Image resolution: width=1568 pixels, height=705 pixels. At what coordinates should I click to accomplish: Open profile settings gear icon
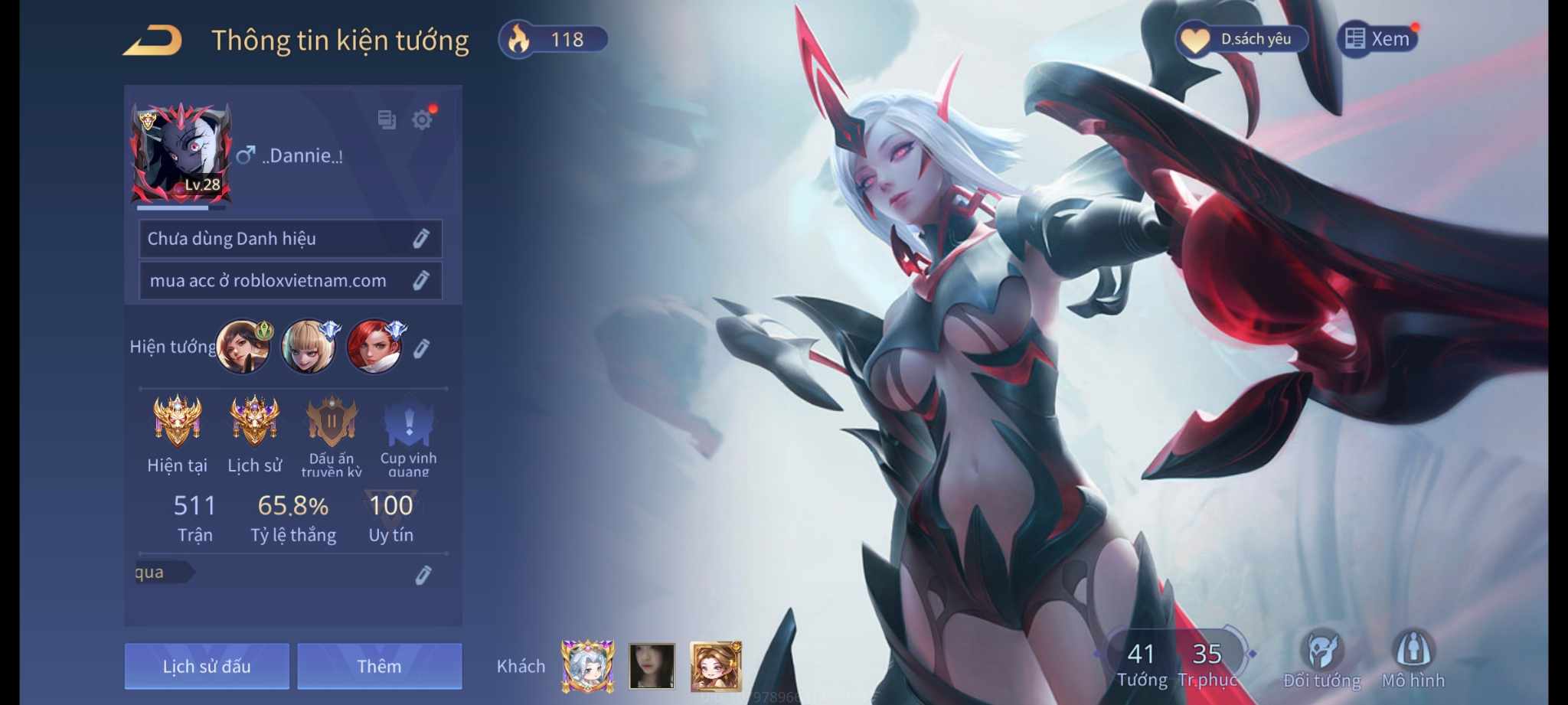click(x=422, y=119)
